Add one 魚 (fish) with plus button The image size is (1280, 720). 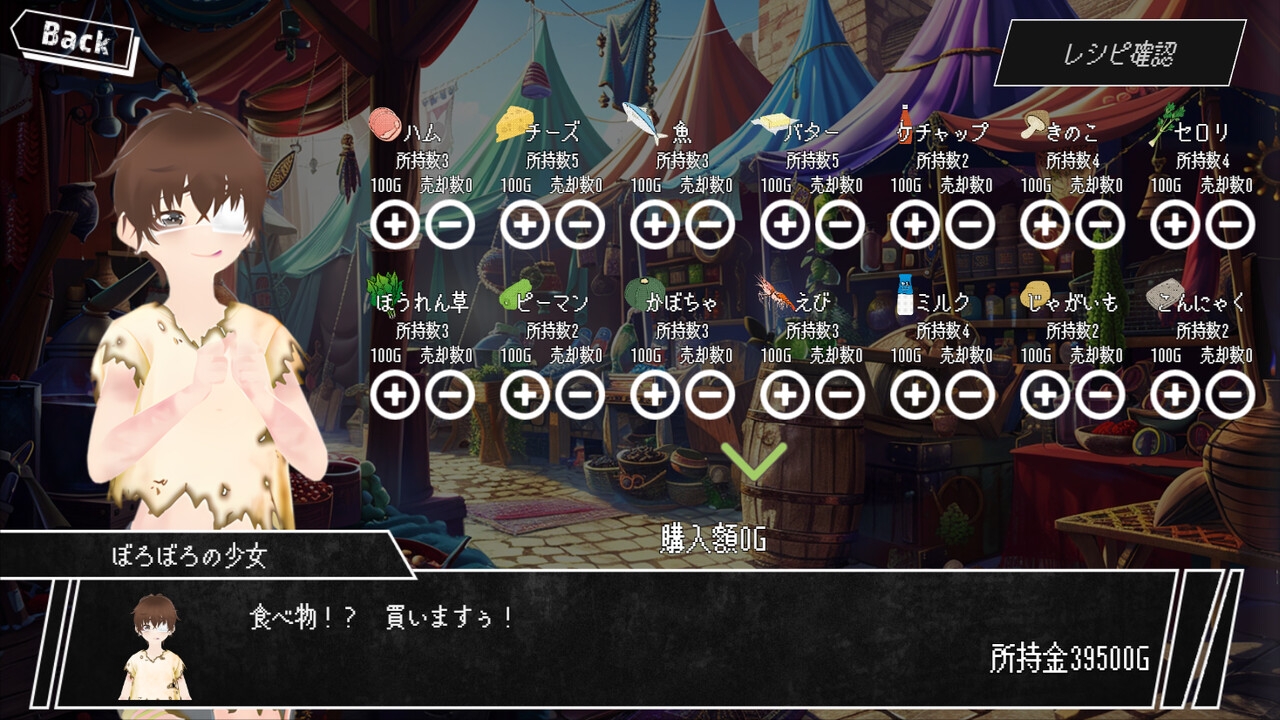coord(655,225)
